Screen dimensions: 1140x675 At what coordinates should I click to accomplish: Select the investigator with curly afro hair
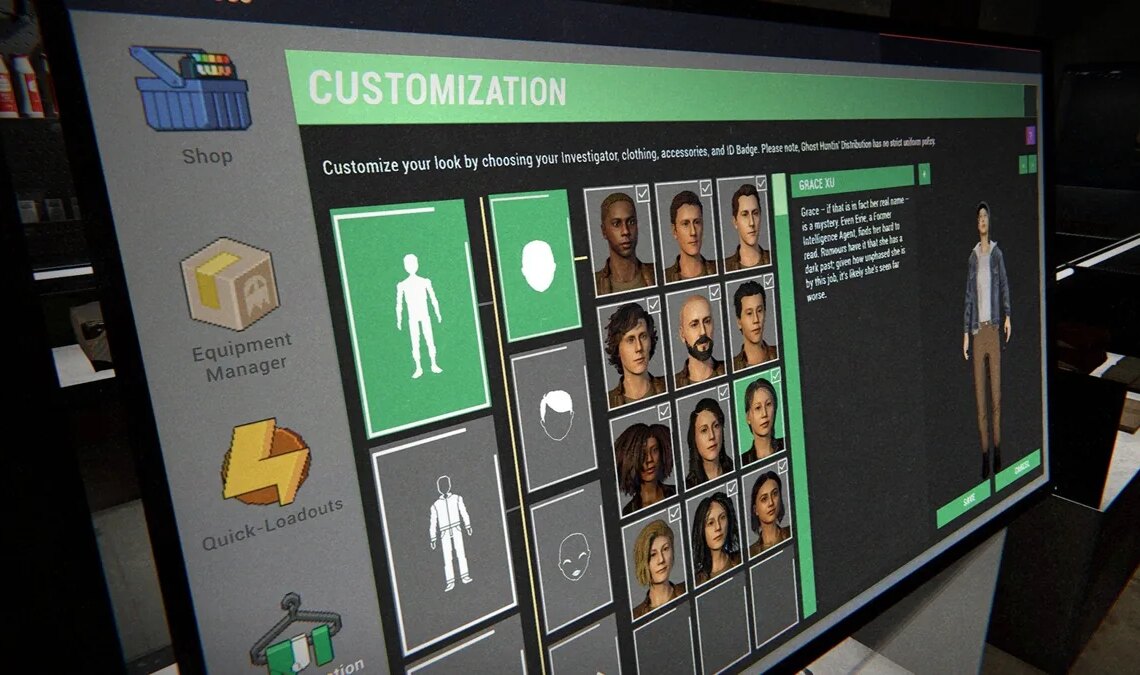pos(643,459)
